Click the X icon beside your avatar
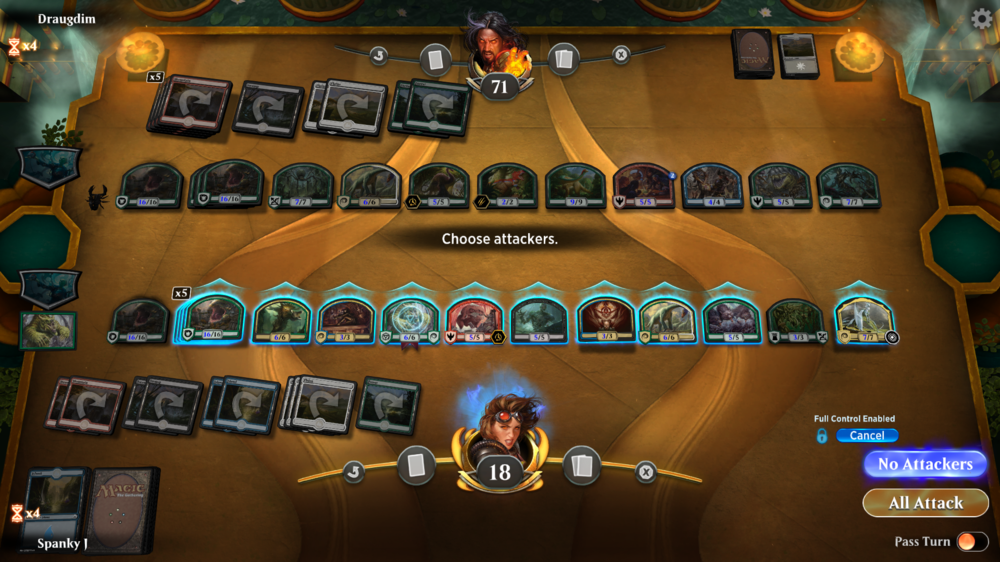 coord(646,472)
